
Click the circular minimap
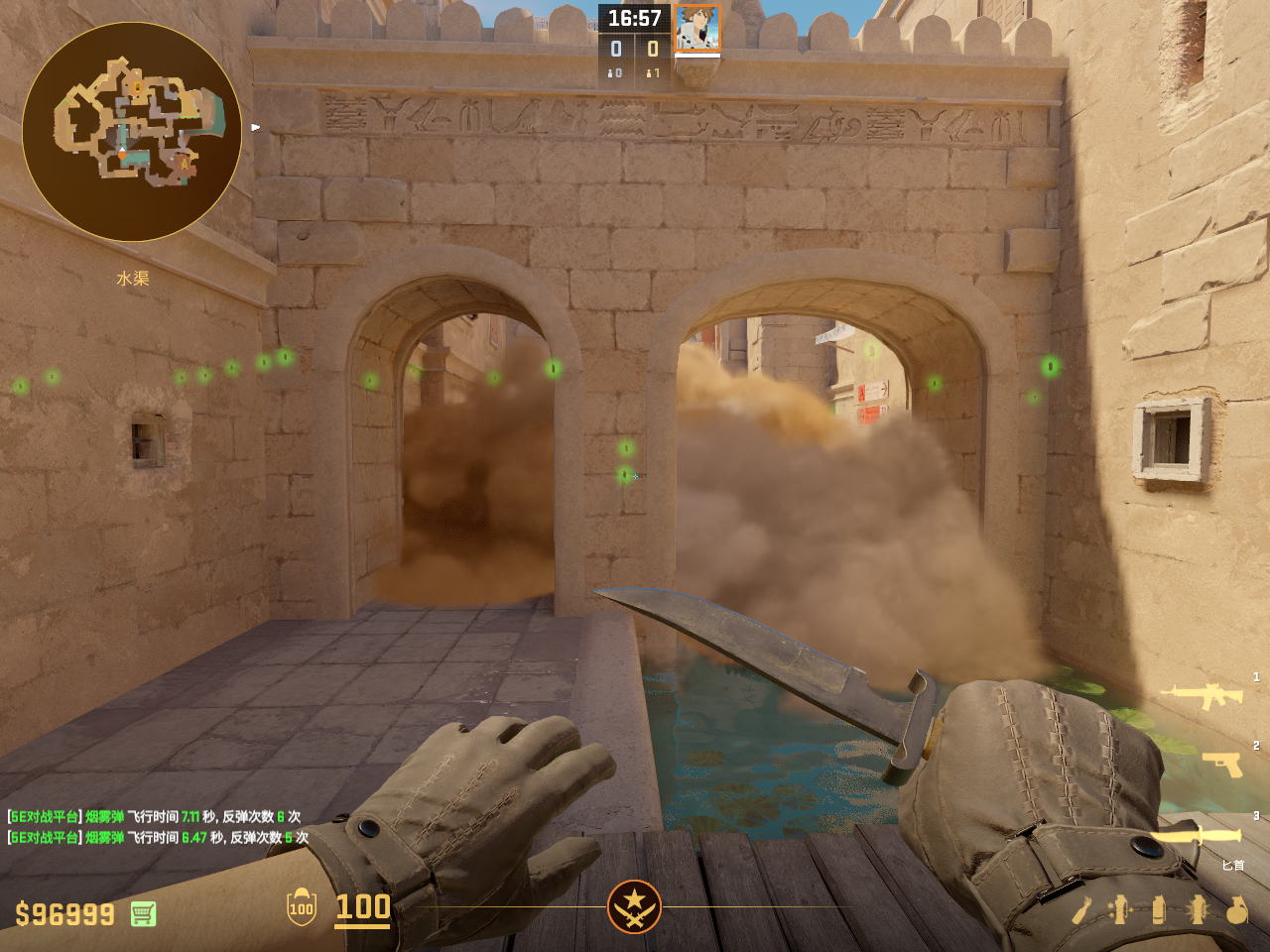[x=132, y=132]
